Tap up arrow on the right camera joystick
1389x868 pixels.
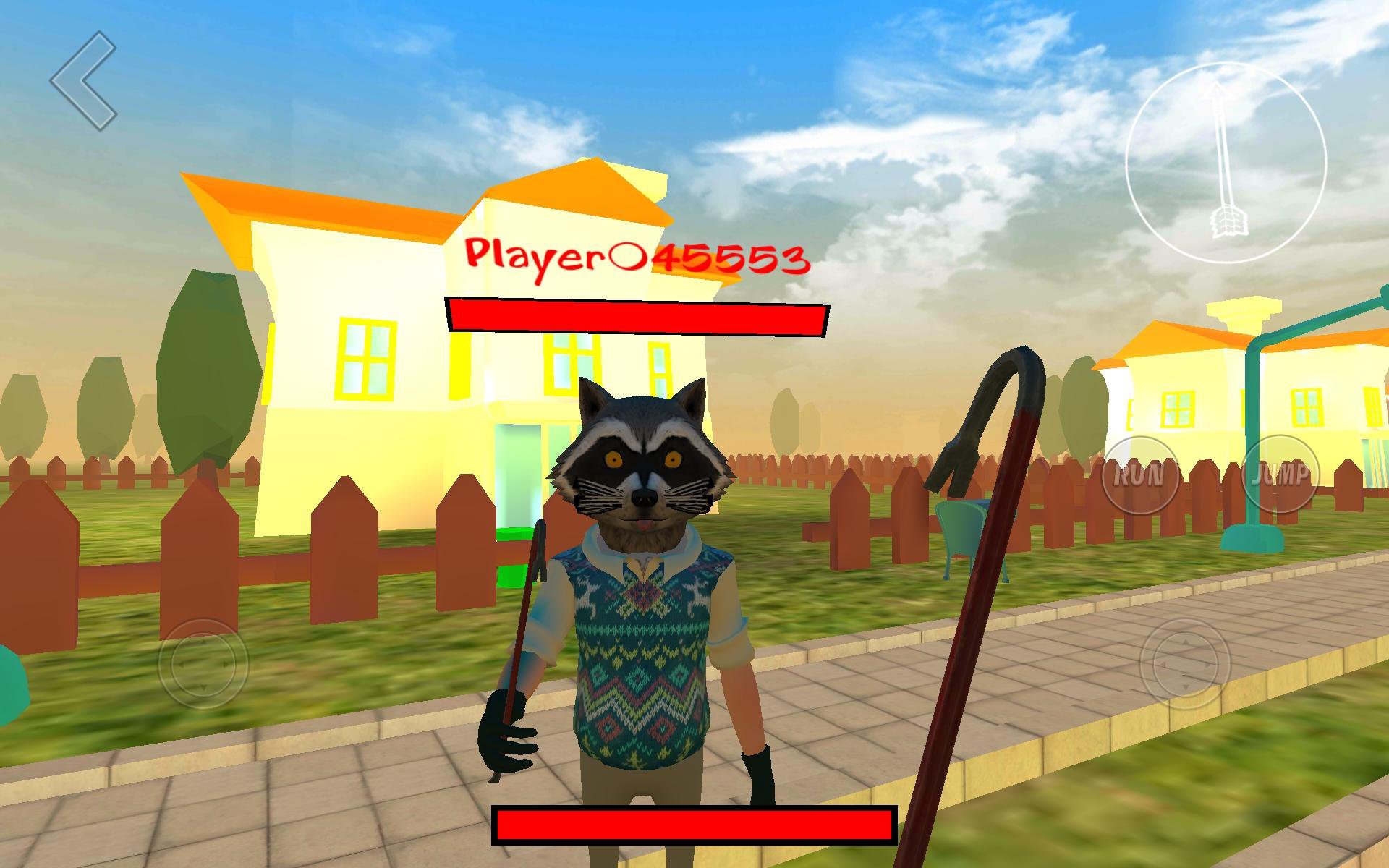[1186, 641]
